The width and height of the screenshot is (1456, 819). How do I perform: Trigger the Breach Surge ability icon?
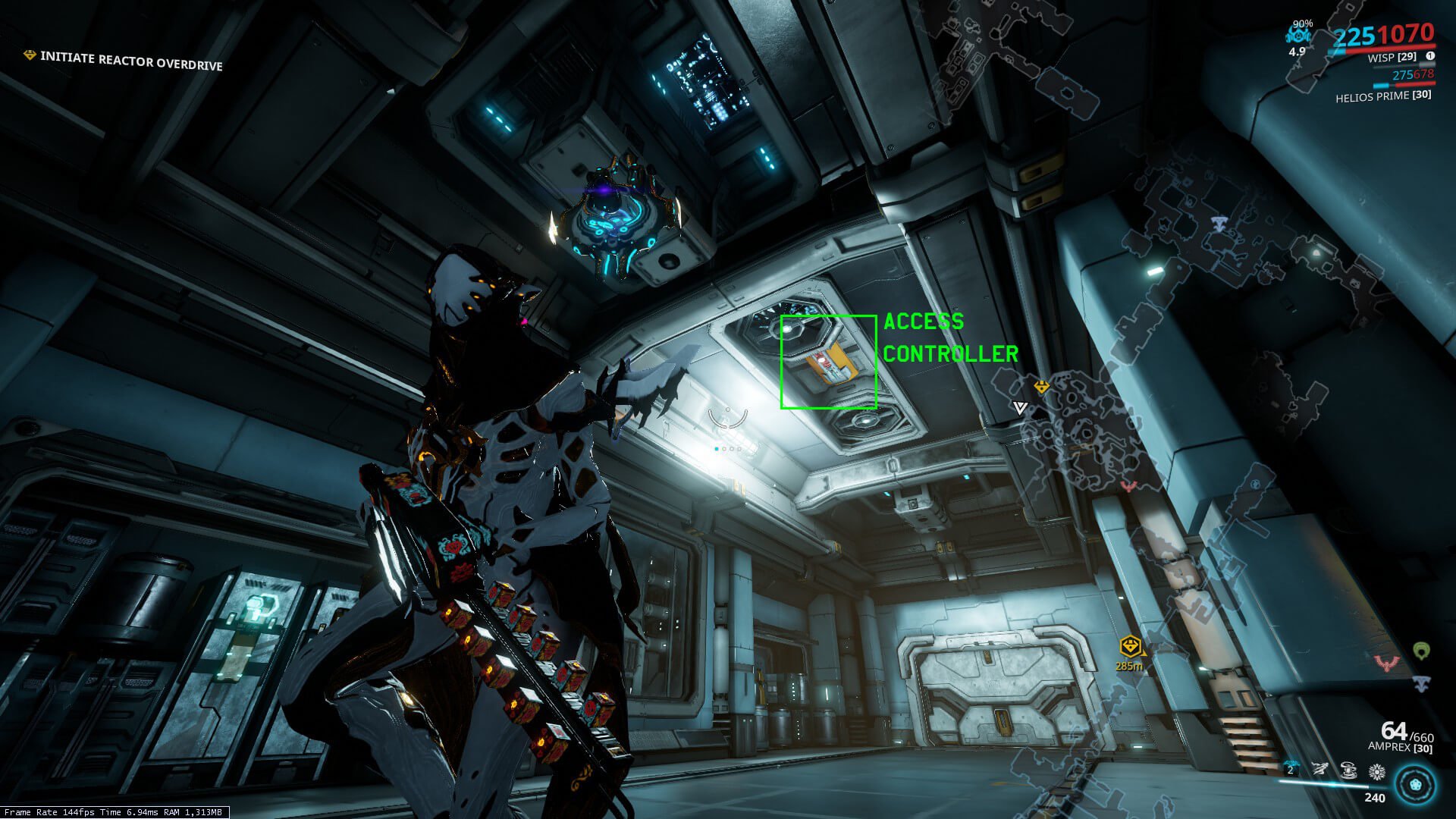pos(1348,770)
